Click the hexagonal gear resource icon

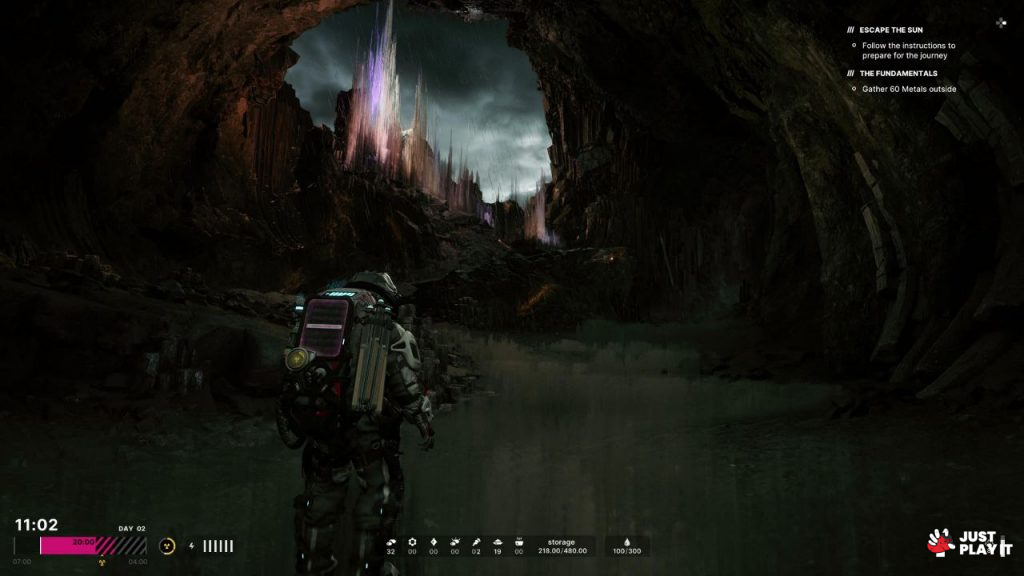point(412,541)
